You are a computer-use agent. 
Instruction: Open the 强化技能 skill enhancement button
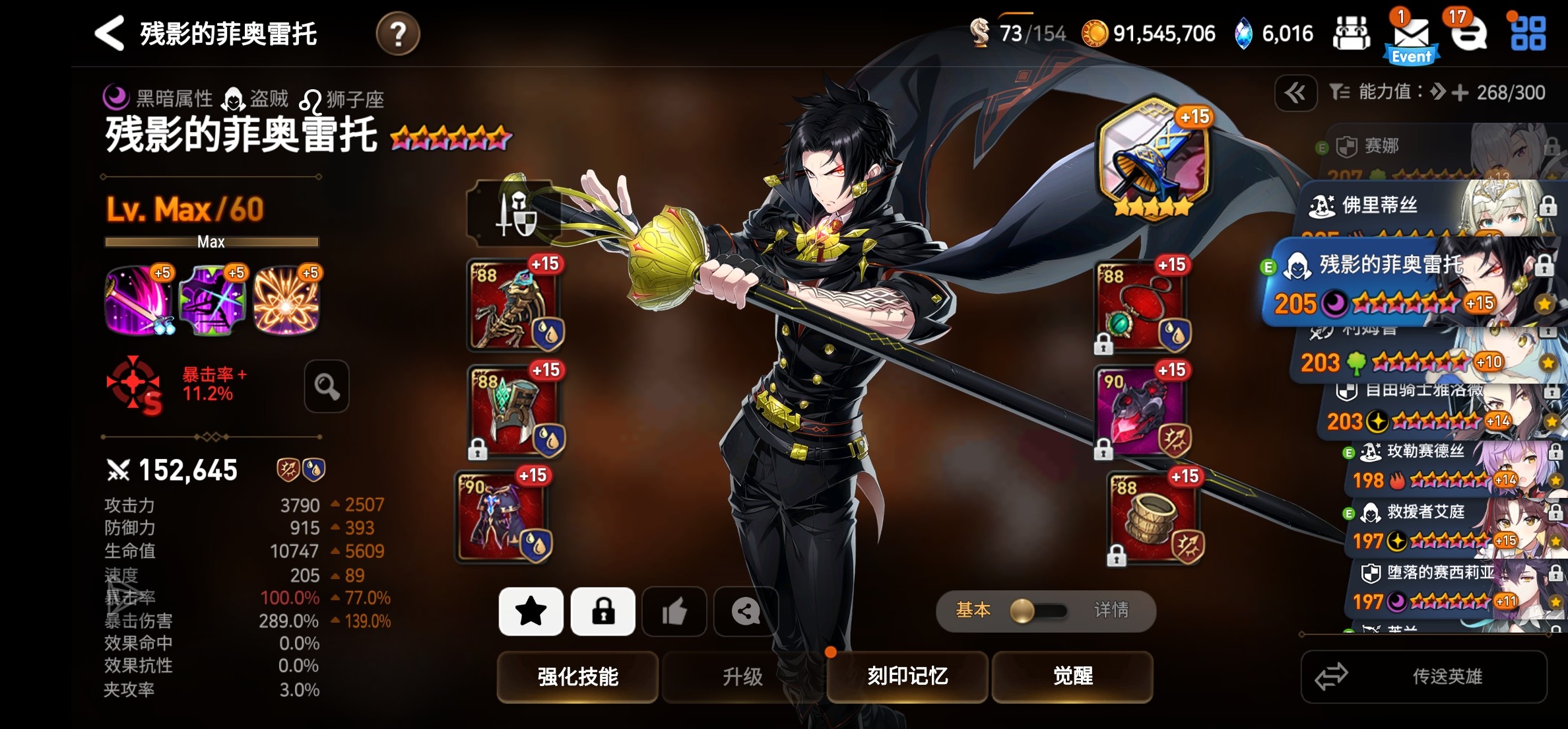(x=577, y=676)
